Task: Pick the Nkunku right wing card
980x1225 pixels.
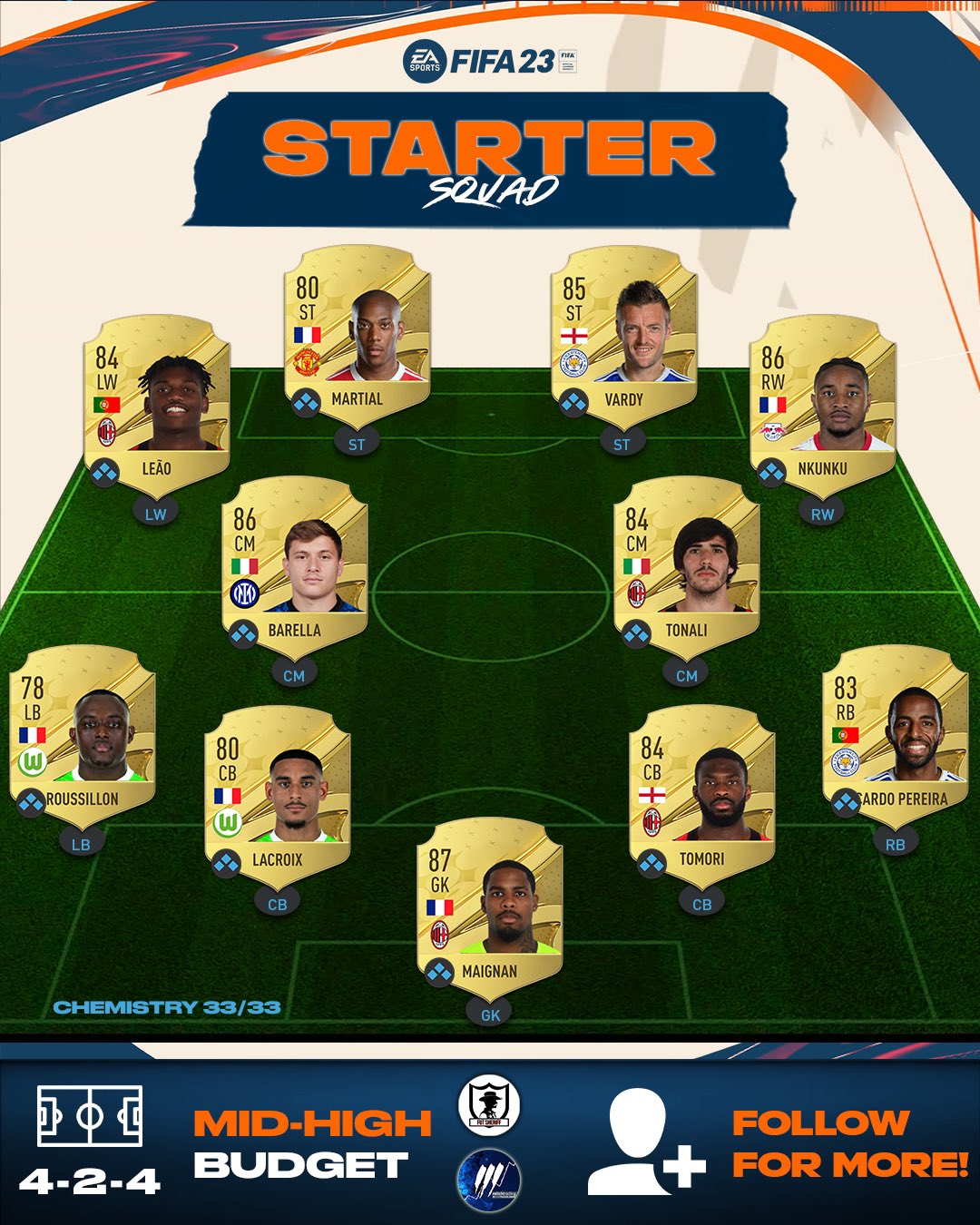Action: click(822, 404)
